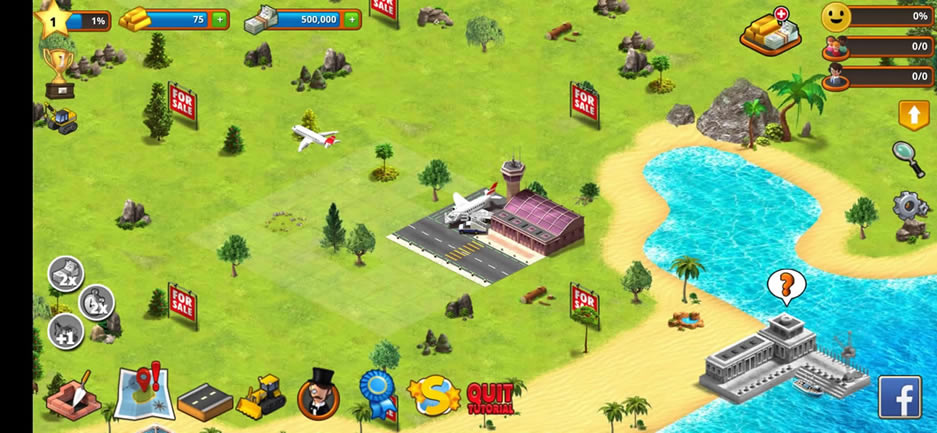This screenshot has width=937, height=433.
Task: Open the blue ribbon rewards icon
Action: (x=377, y=394)
